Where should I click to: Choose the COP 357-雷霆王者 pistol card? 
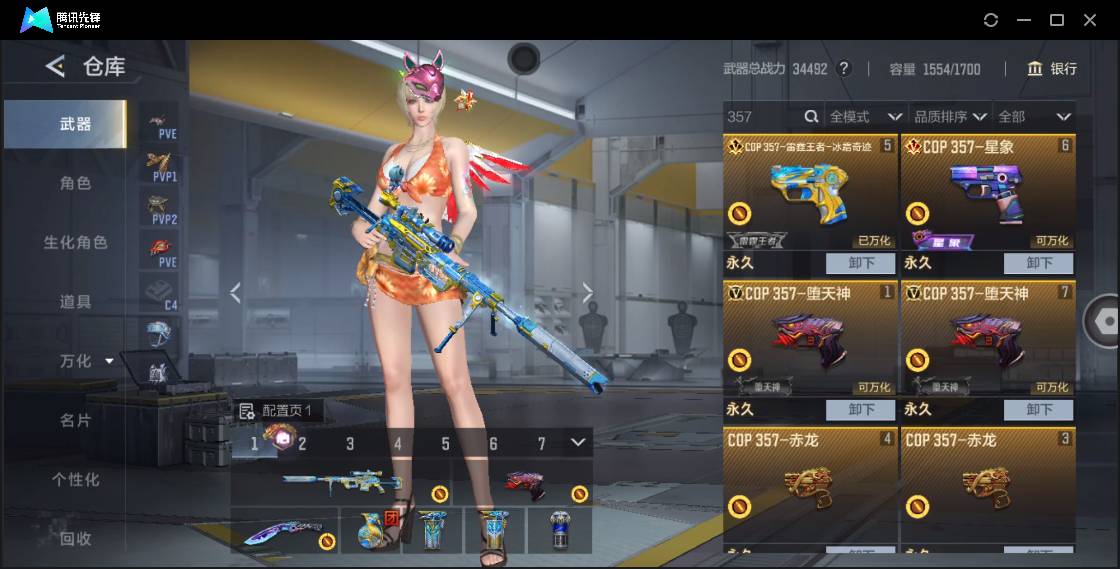[x=810, y=193]
